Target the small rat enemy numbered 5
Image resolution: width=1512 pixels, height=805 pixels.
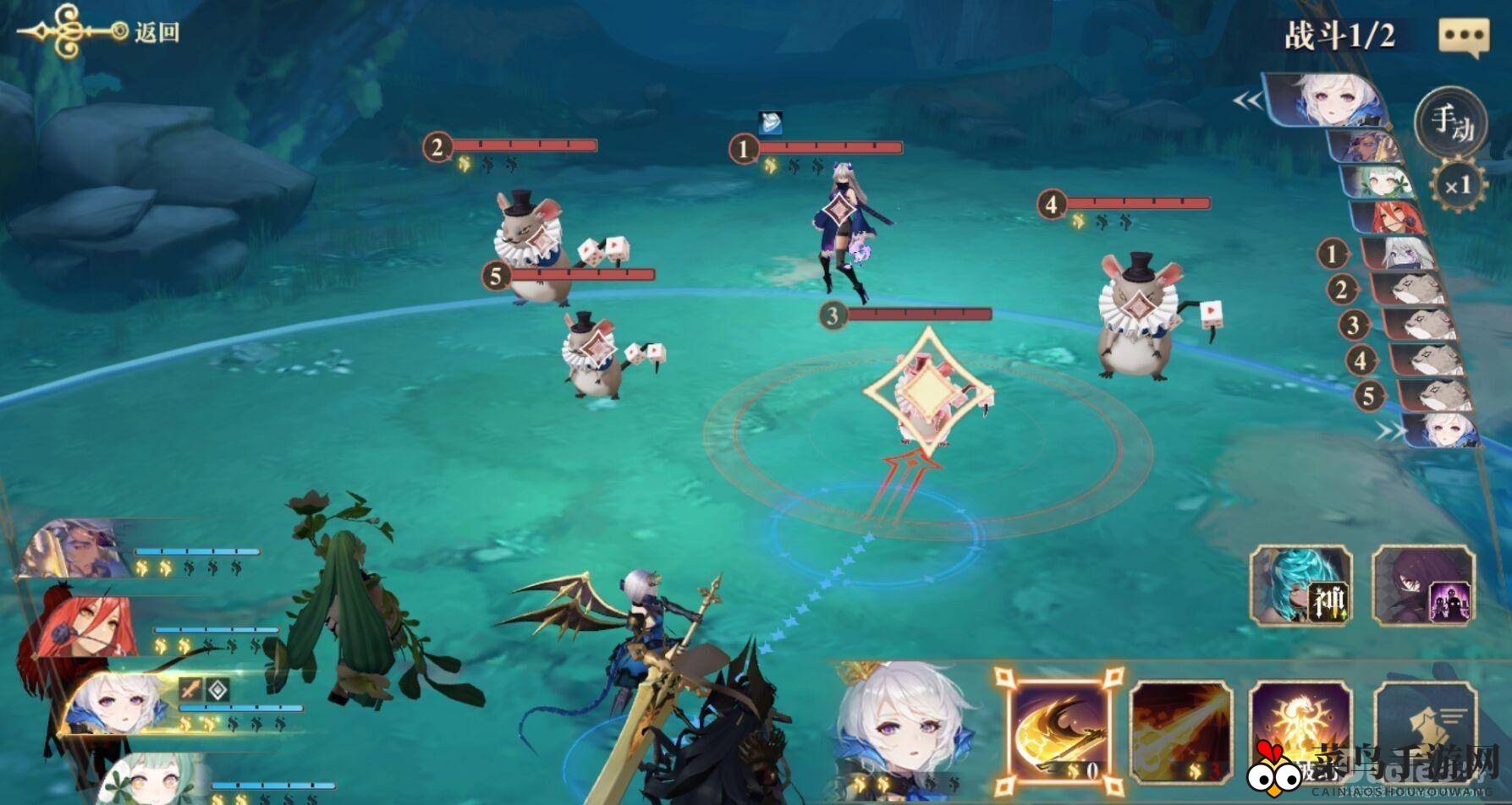click(x=594, y=353)
